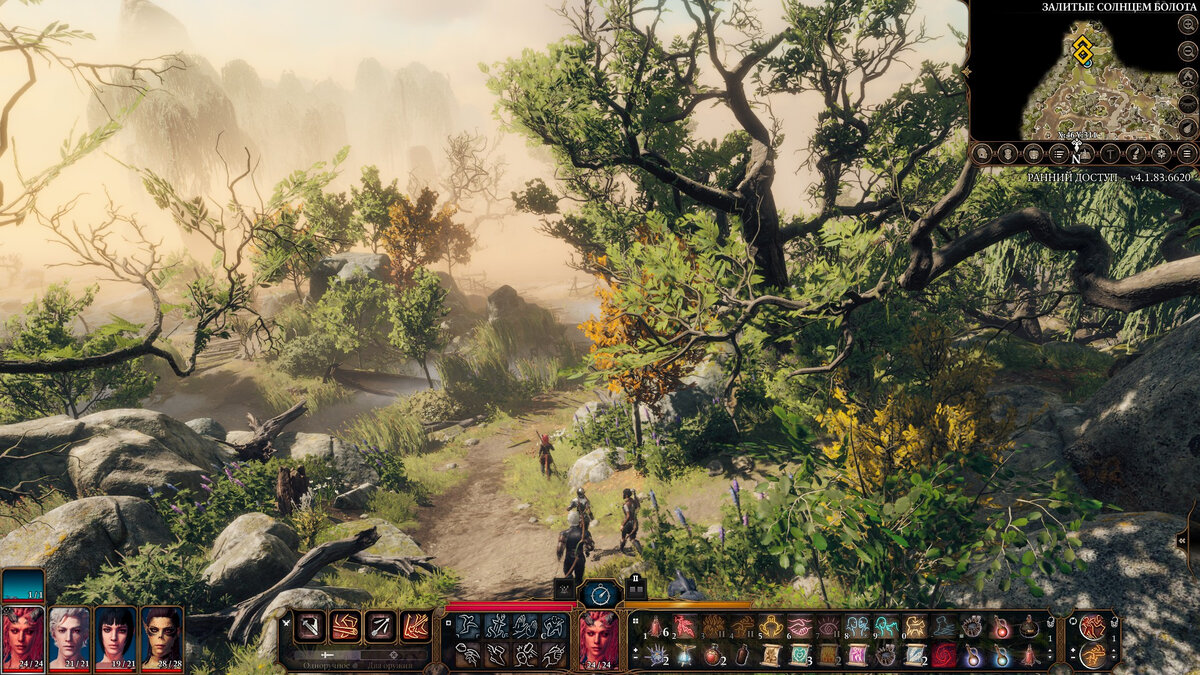The width and height of the screenshot is (1200, 675).
Task: Choose the black-haired companion portrait
Action: click(115, 637)
